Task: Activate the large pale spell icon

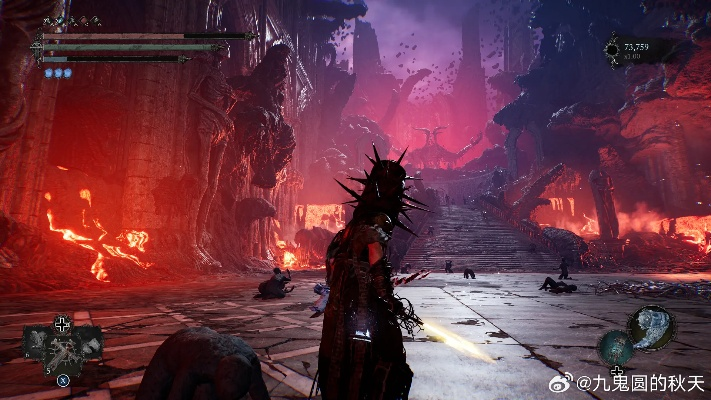Action: pyautogui.click(x=653, y=326)
